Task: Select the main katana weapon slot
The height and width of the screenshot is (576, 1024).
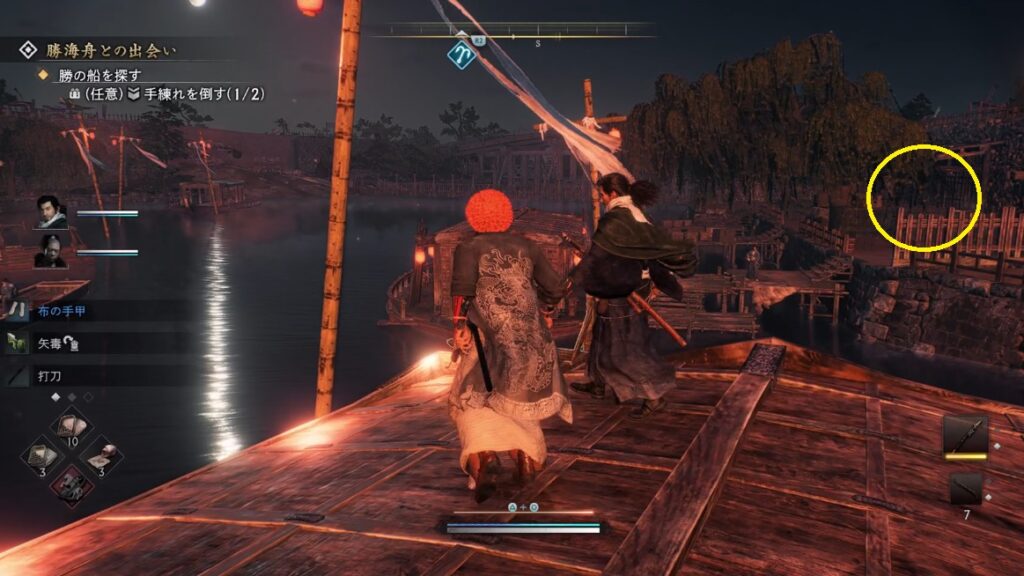Action: point(965,435)
